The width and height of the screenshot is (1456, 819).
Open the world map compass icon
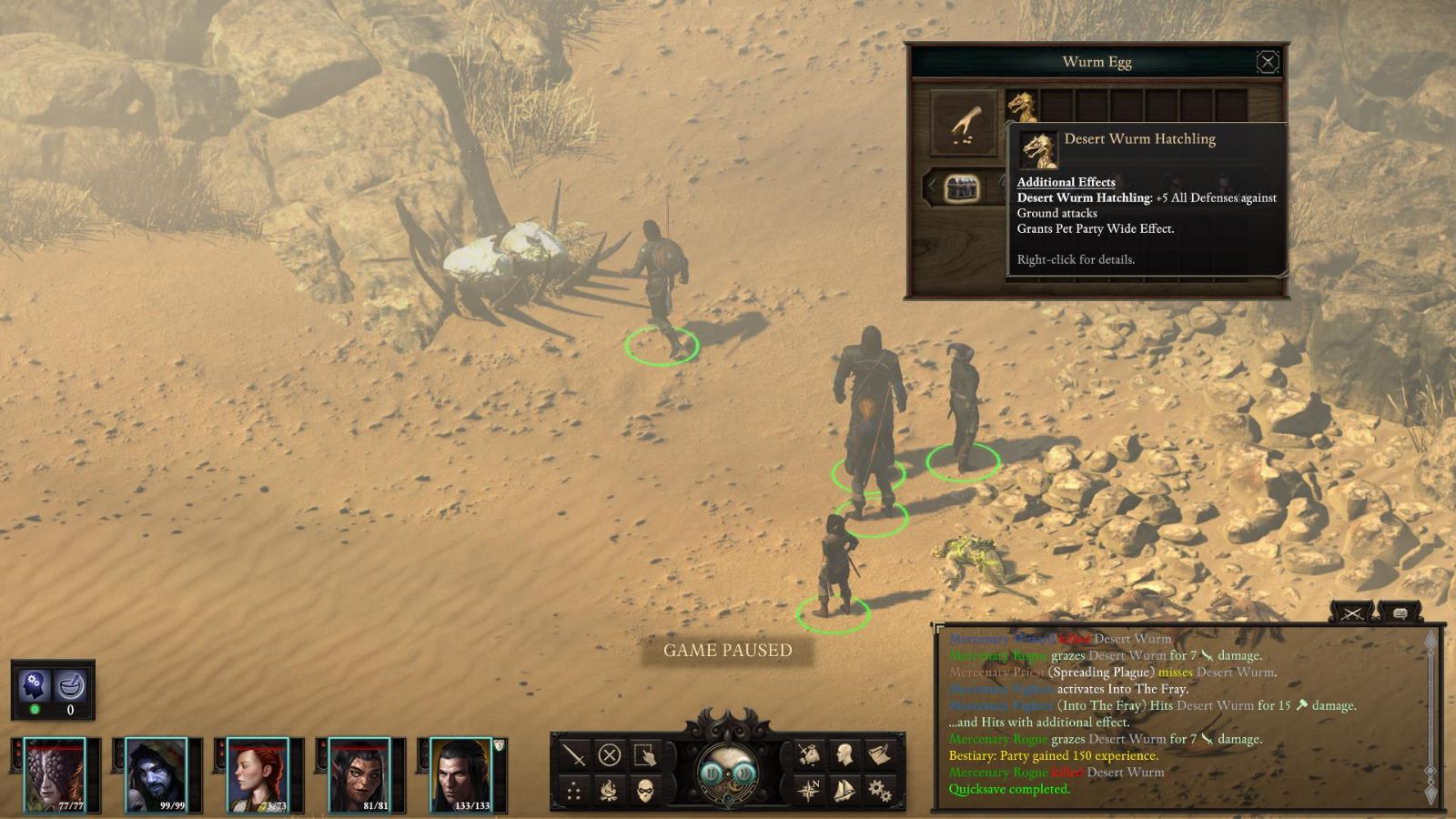tap(810, 790)
